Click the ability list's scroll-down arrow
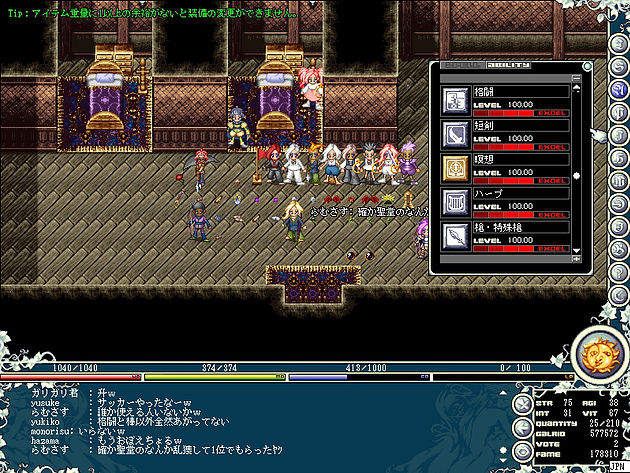 coord(574,250)
